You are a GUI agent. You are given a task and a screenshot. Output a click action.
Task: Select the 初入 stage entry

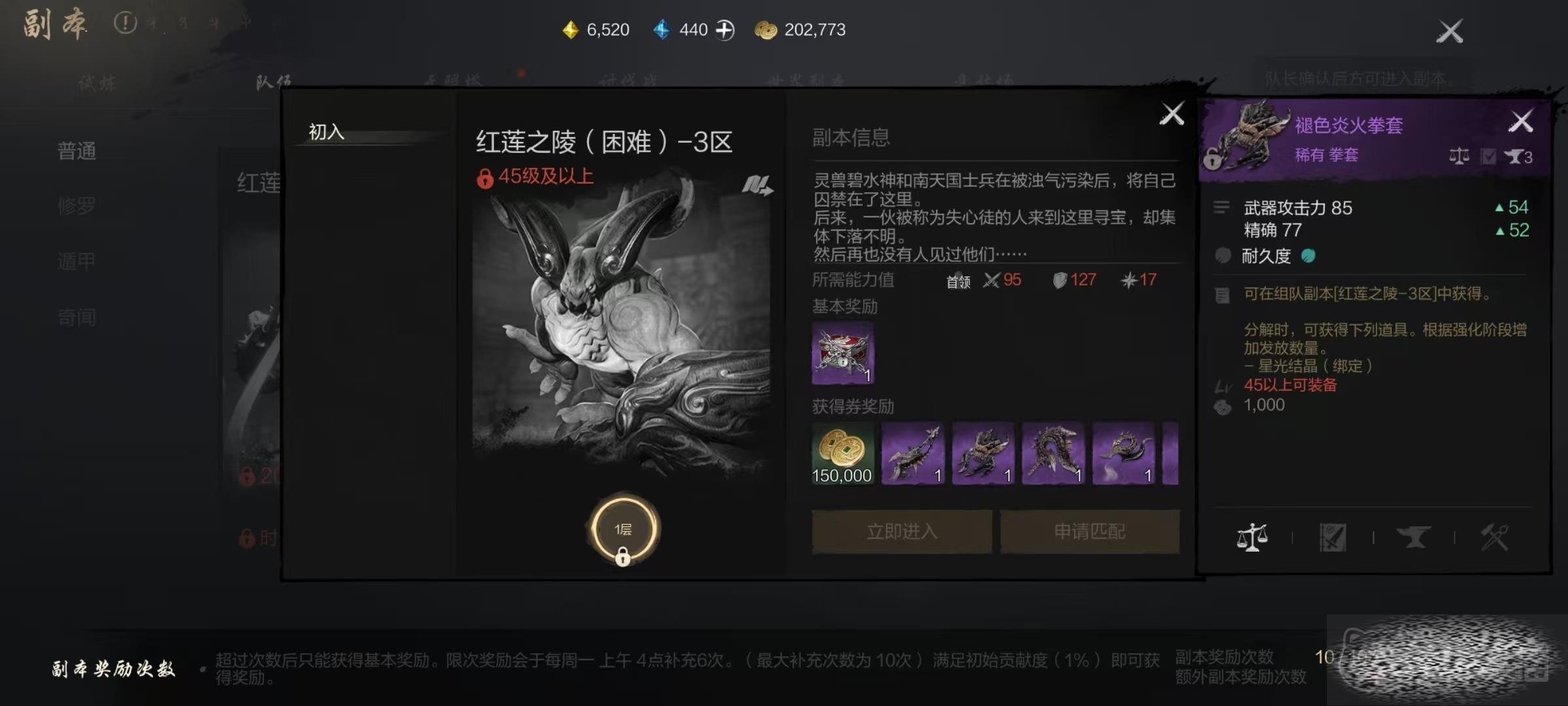point(327,132)
